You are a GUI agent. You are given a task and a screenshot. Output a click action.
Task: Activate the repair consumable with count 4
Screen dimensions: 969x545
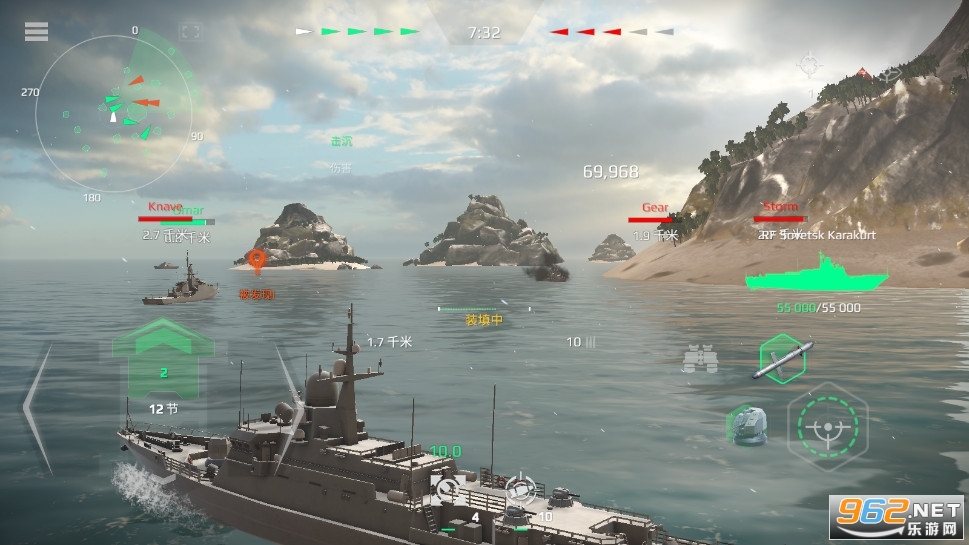coord(447,489)
